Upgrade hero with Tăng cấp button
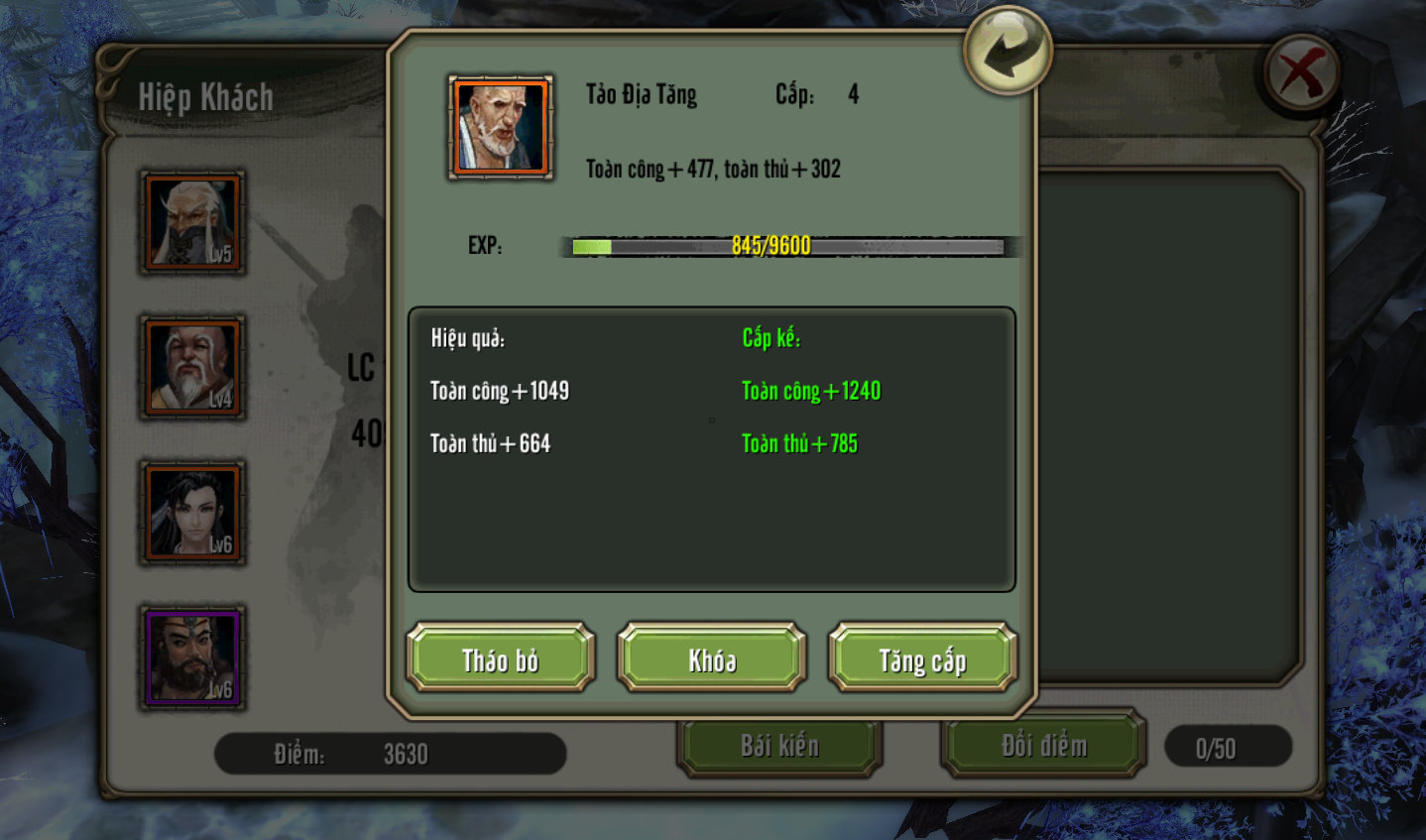1426x840 pixels. point(922,659)
